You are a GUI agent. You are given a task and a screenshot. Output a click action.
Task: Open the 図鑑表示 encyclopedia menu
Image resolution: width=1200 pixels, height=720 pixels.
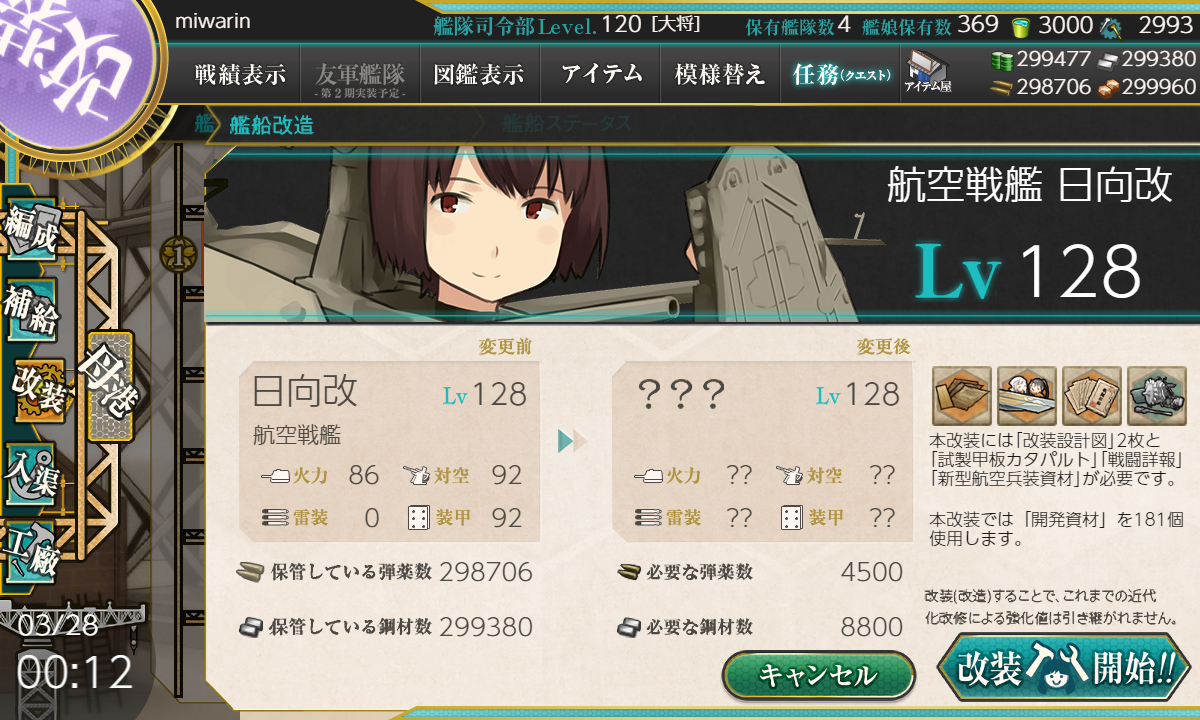[479, 74]
